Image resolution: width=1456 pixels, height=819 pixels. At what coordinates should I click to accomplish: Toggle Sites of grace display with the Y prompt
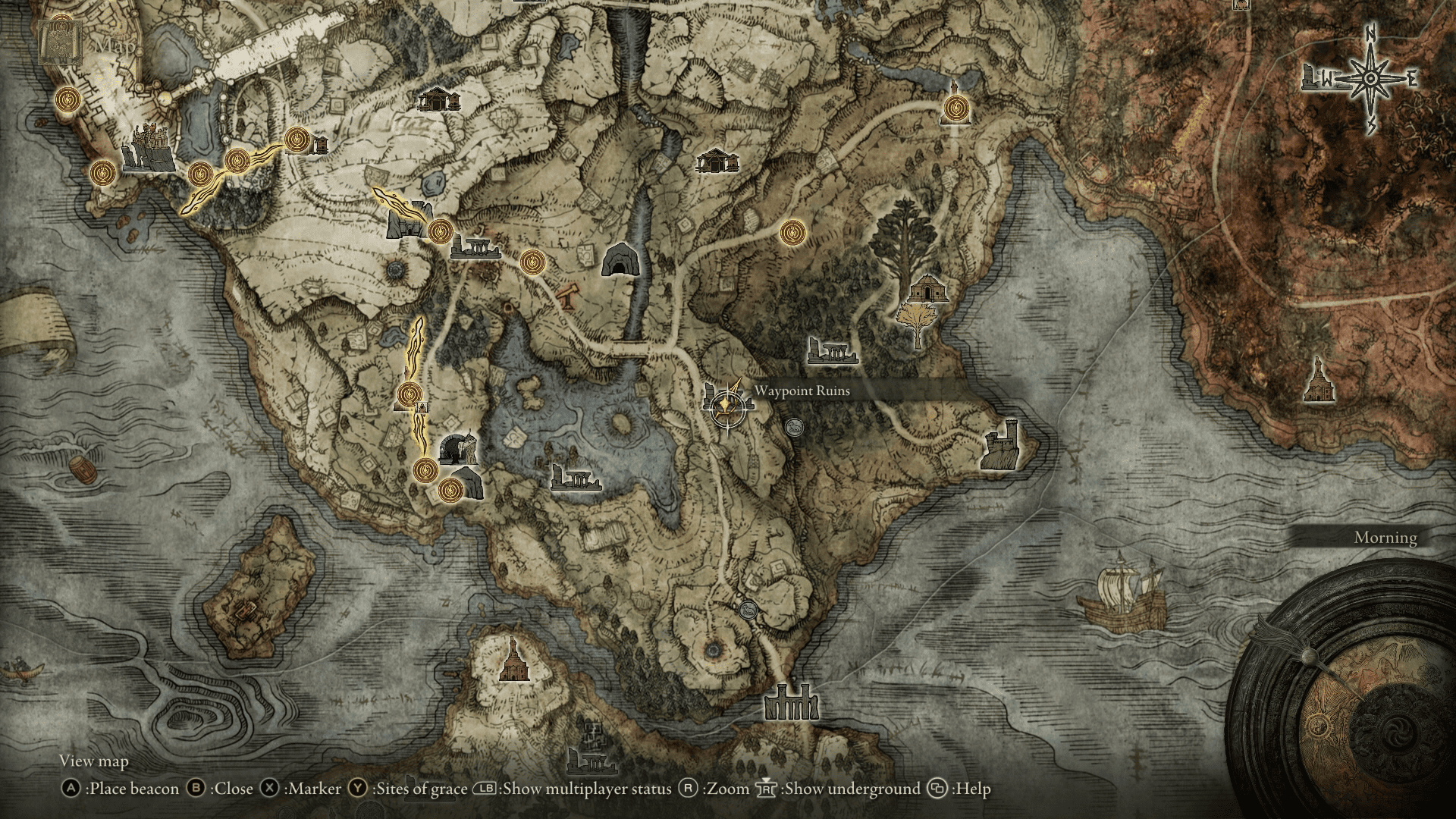click(x=356, y=789)
